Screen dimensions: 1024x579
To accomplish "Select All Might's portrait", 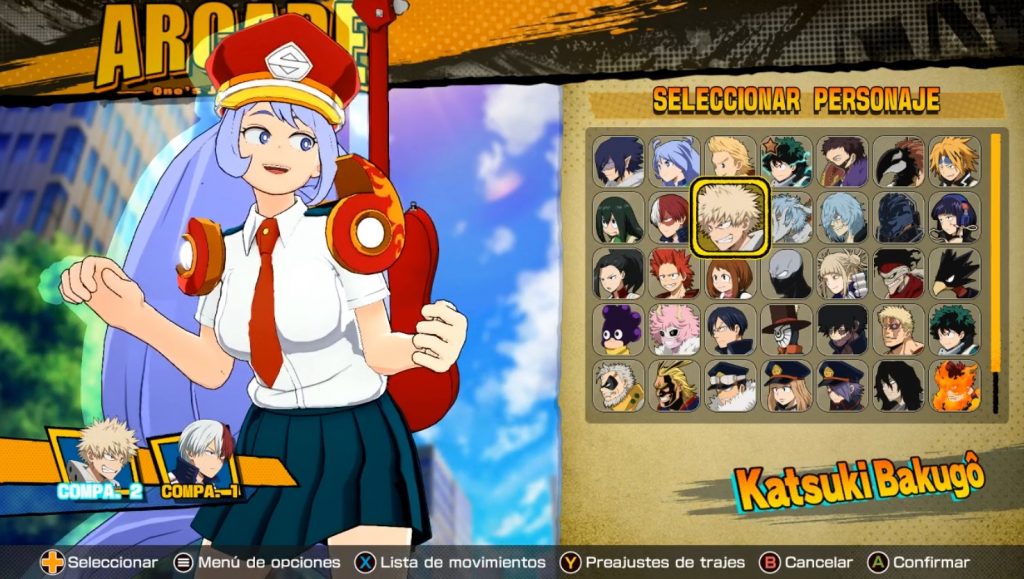I will [x=674, y=386].
